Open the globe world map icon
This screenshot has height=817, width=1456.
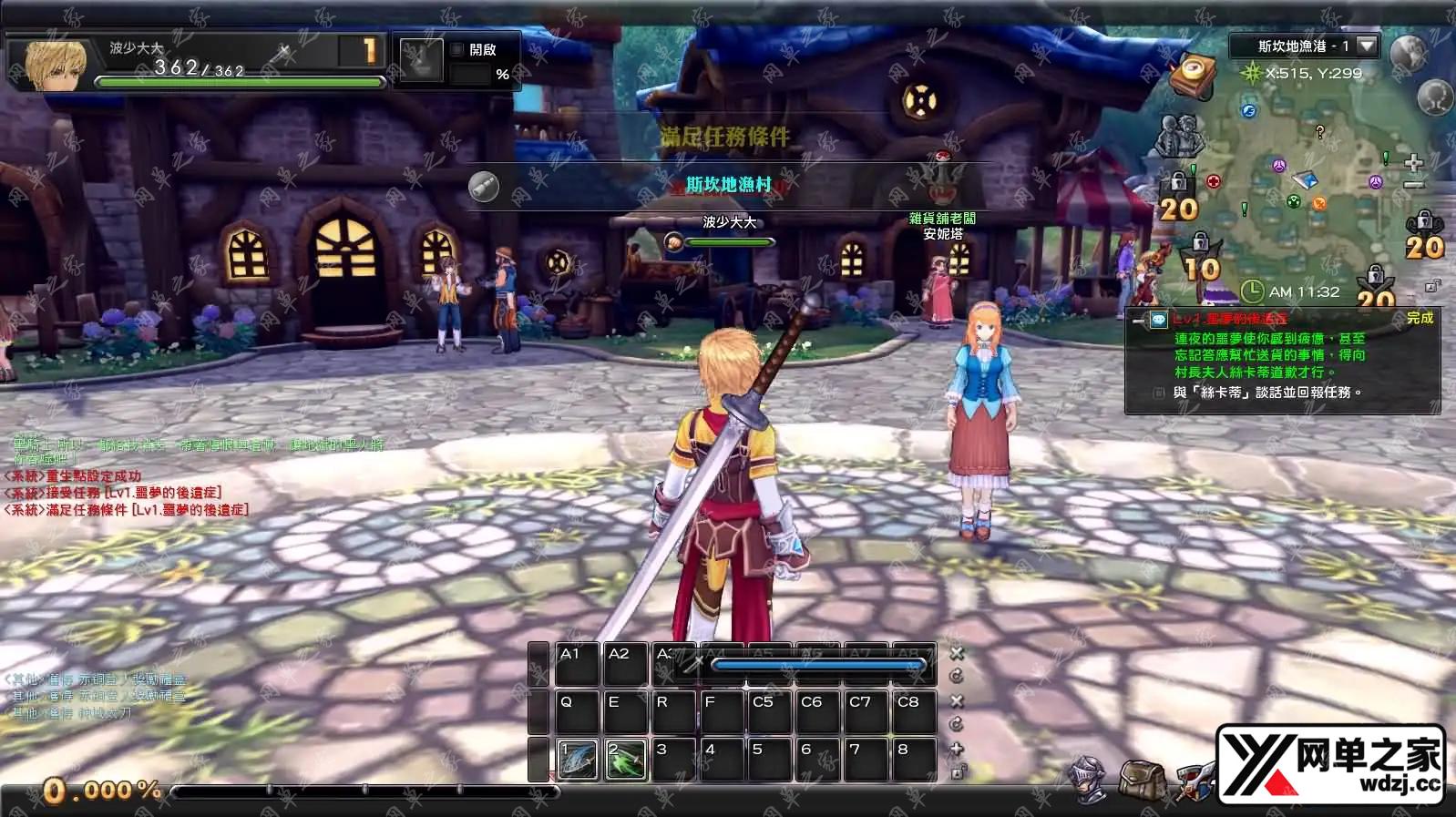click(1408, 52)
